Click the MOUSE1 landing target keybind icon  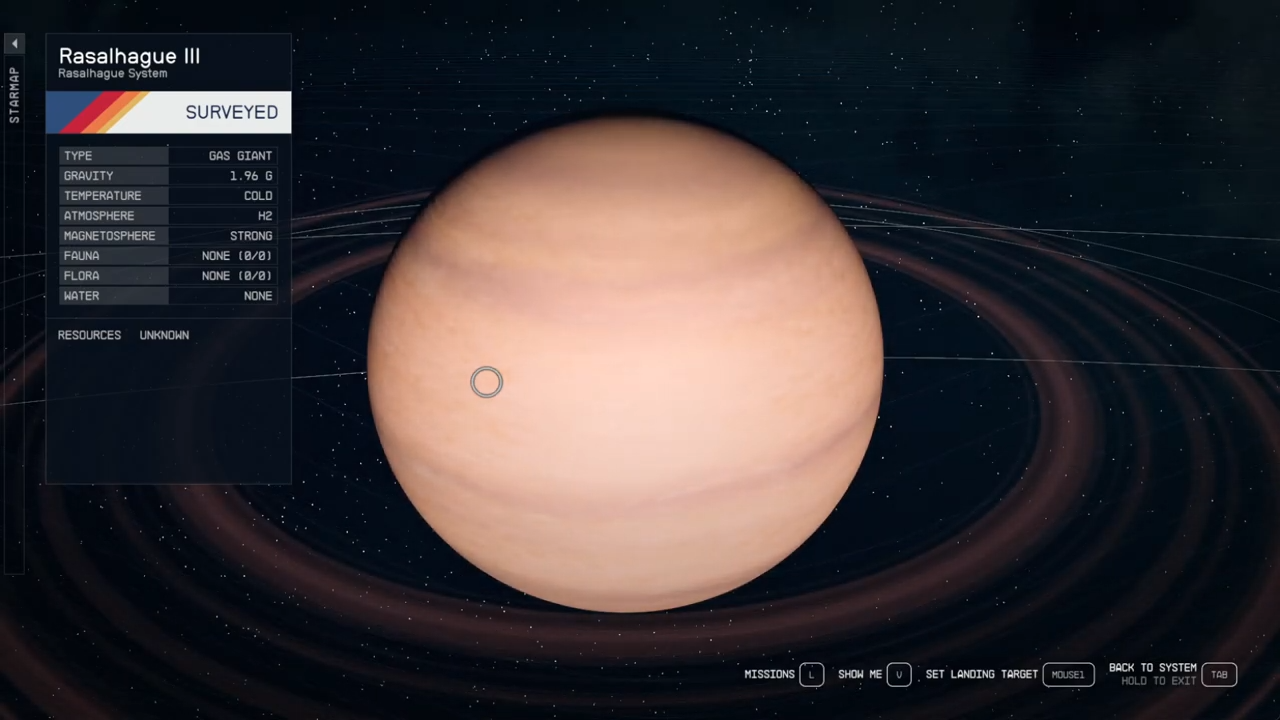point(1067,674)
